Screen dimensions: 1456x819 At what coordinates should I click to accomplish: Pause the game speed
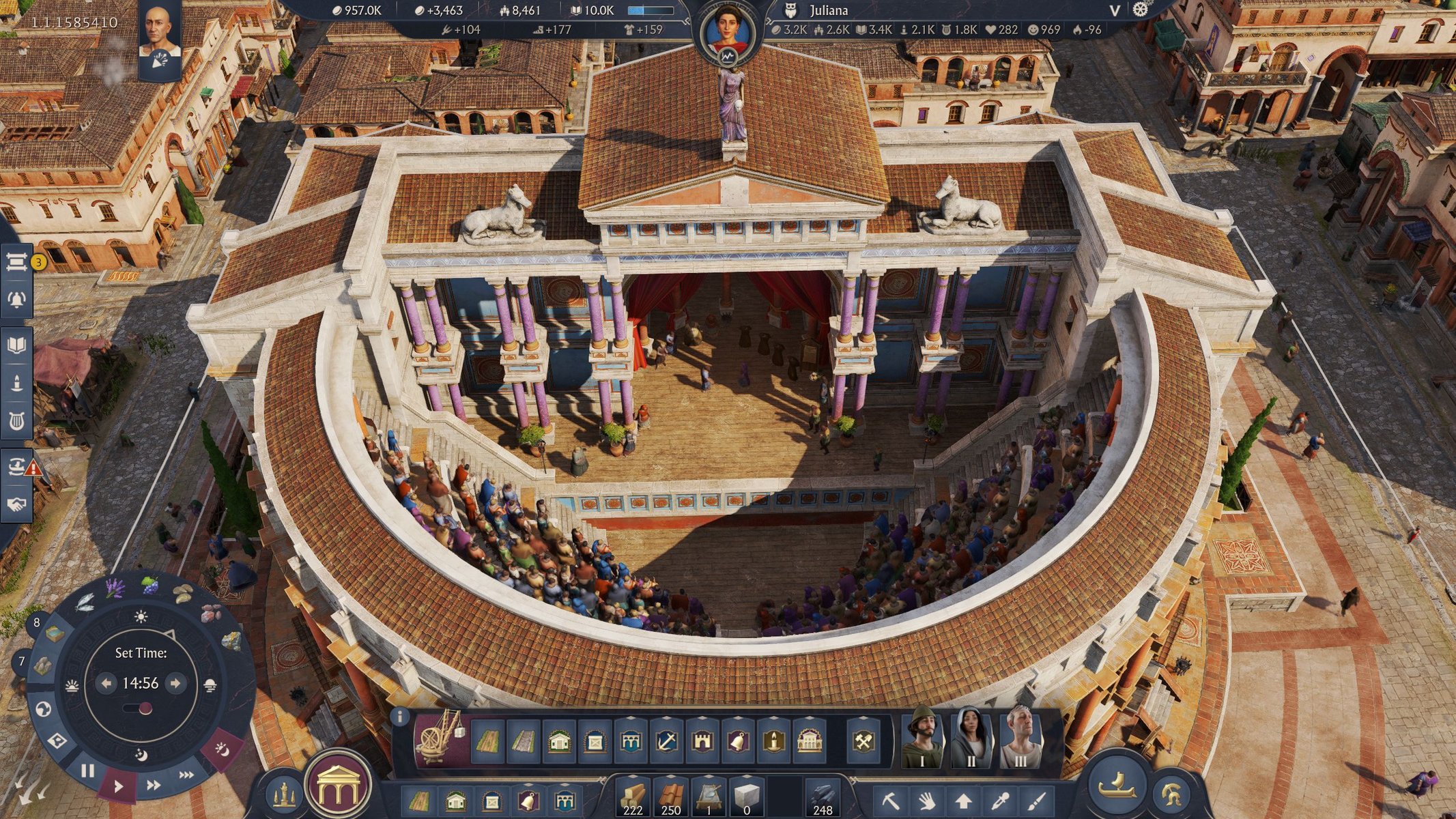87,771
